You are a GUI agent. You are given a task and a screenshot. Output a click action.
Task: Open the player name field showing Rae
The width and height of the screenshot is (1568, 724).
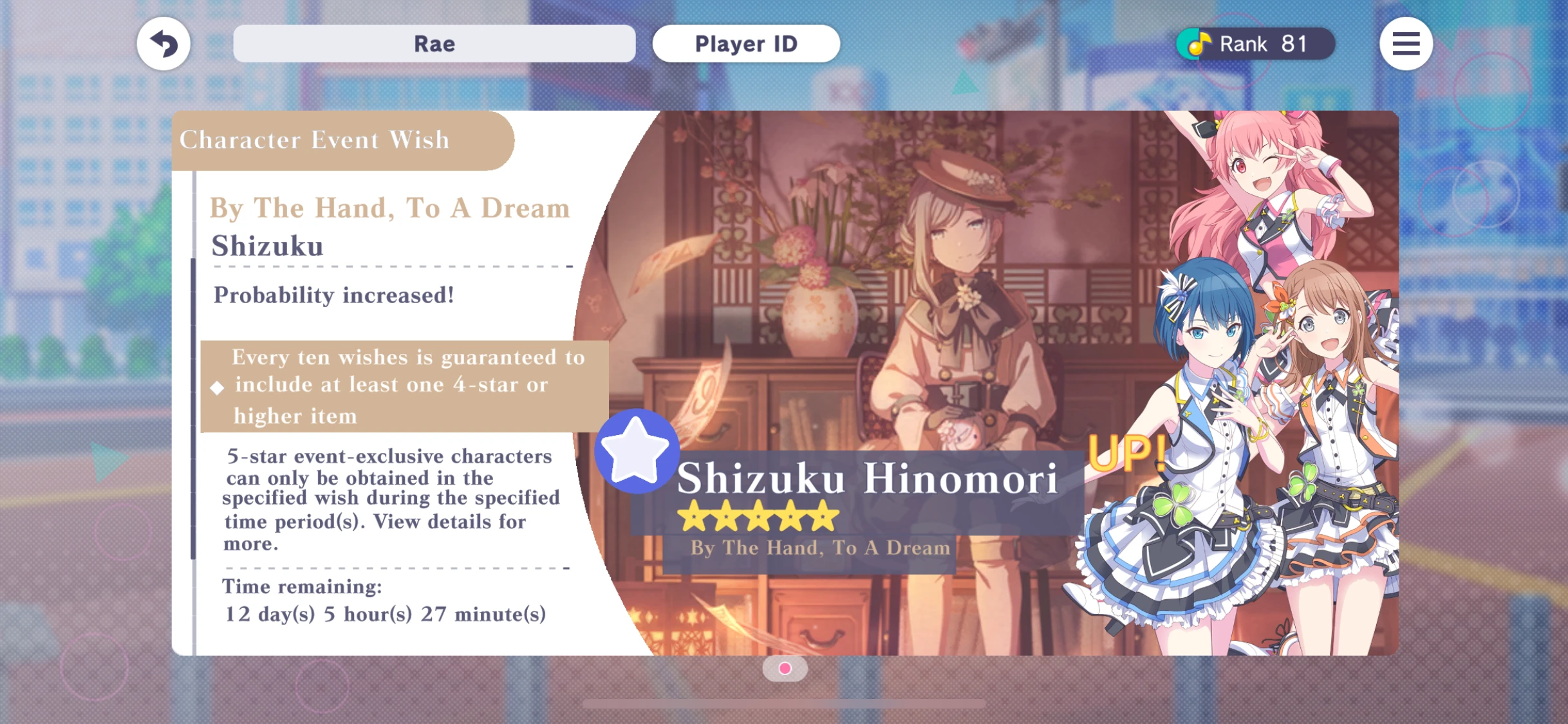pos(434,43)
